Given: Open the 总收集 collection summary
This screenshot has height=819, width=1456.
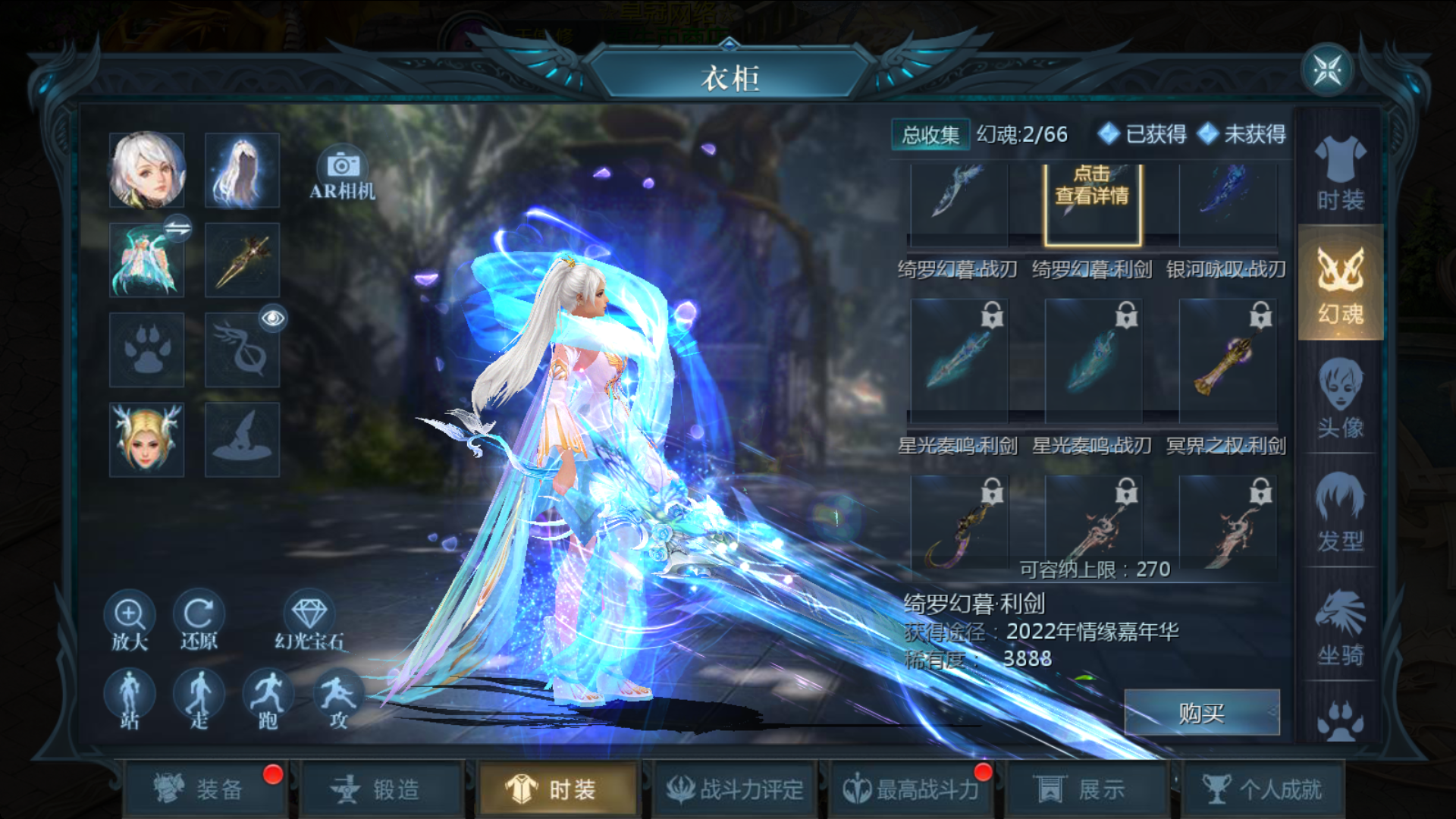Looking at the screenshot, I should pyautogui.click(x=930, y=135).
